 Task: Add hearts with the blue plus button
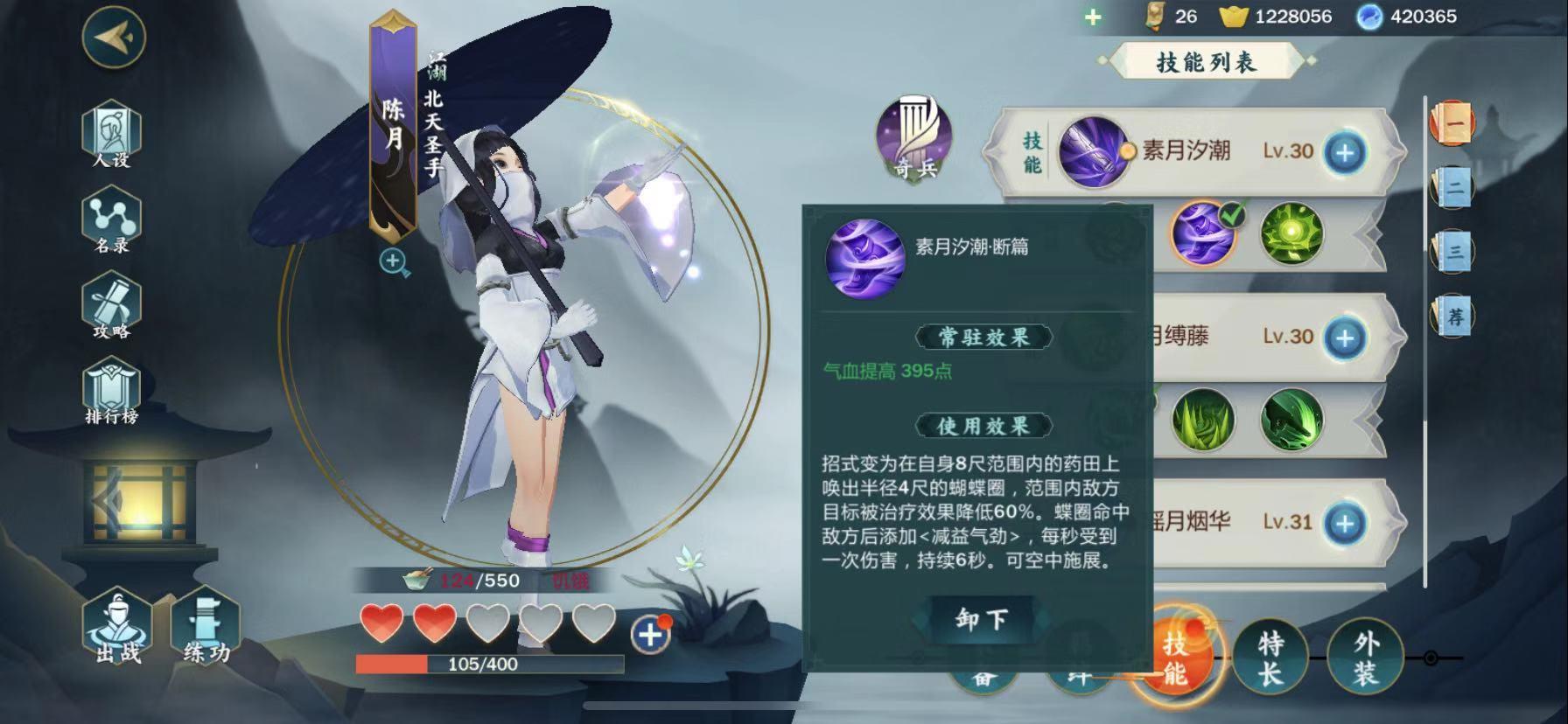coord(650,634)
